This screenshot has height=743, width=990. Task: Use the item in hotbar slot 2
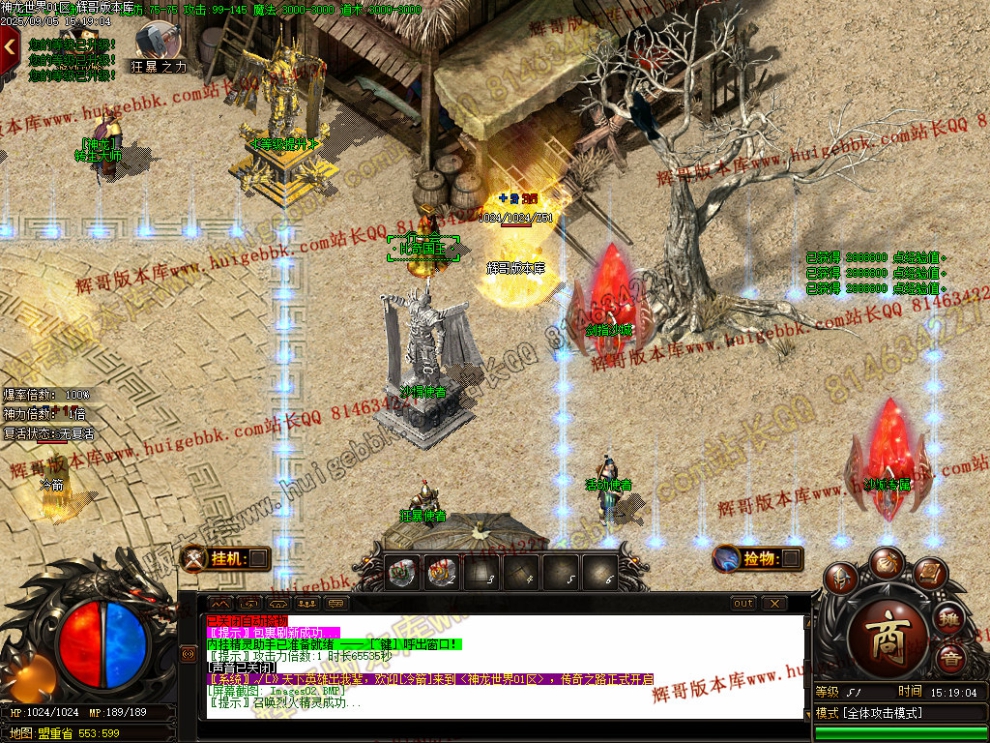[442, 572]
